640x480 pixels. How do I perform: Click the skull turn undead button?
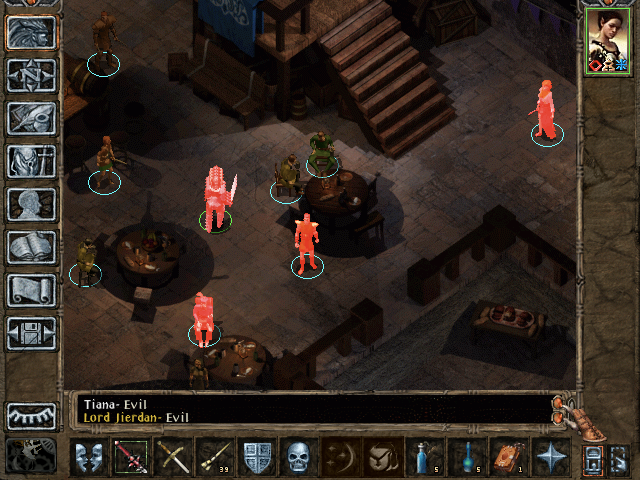point(299,458)
